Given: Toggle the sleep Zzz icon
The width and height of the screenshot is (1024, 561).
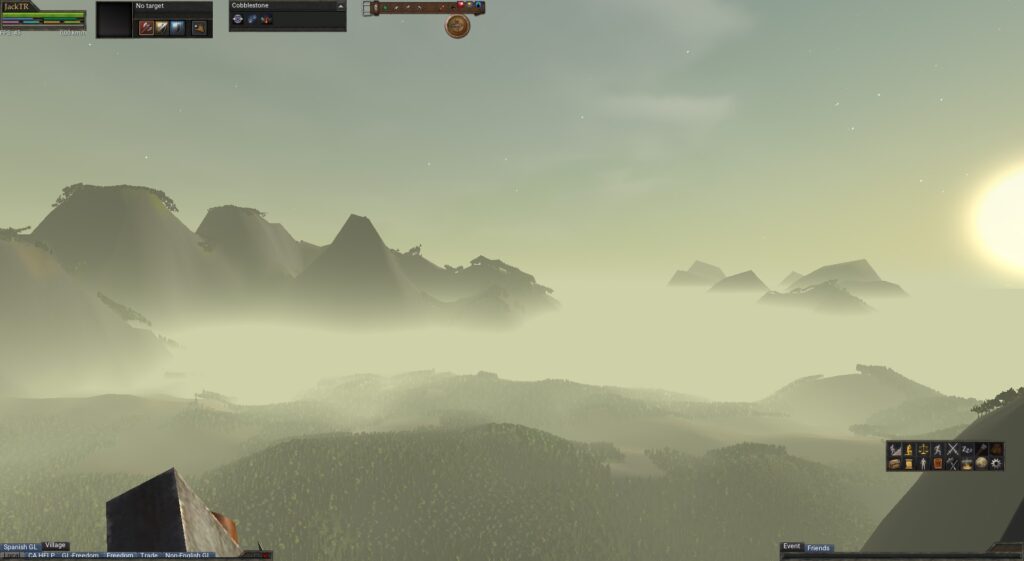Looking at the screenshot, I should coord(967,450).
